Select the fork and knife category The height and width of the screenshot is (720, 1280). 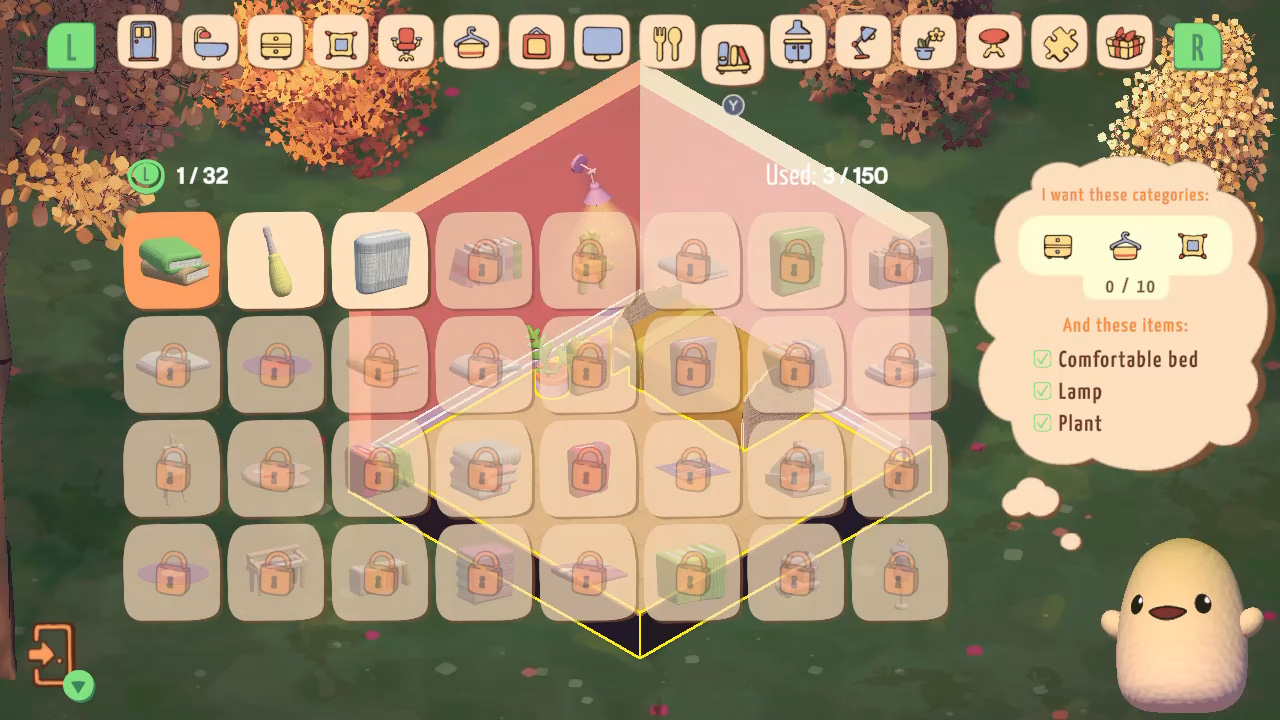(x=668, y=44)
